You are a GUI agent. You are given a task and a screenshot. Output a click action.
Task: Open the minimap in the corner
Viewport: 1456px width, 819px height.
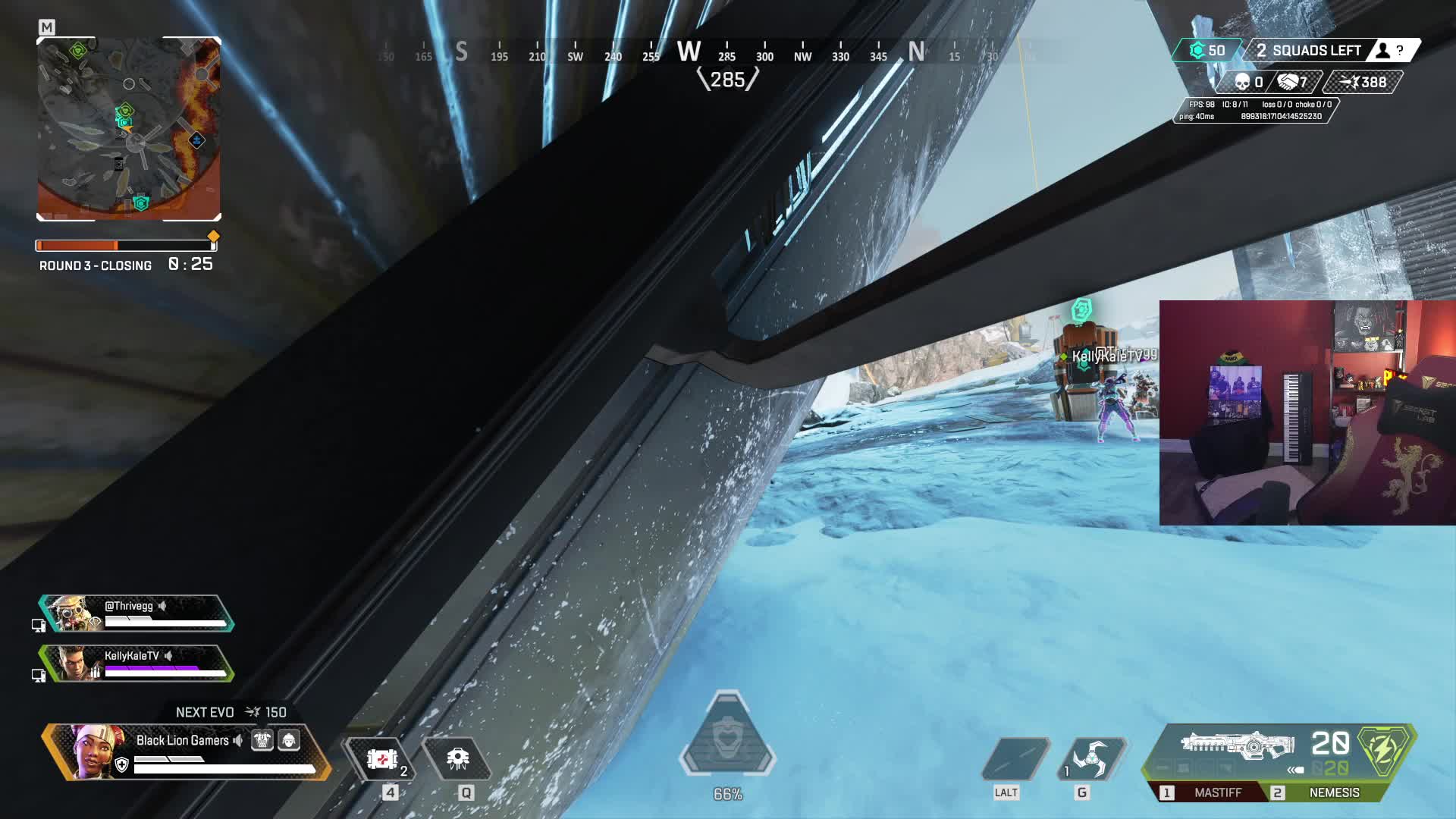point(129,129)
